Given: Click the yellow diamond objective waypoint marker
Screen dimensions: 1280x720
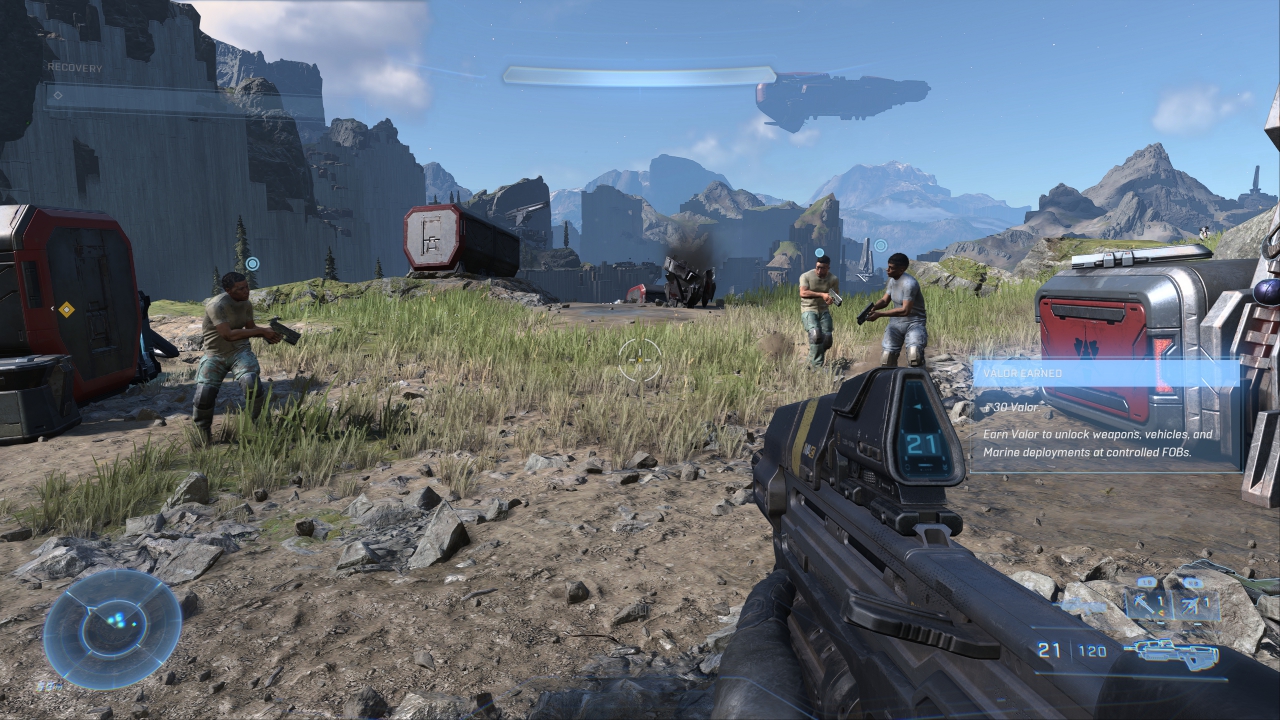Looking at the screenshot, I should pyautogui.click(x=66, y=310).
